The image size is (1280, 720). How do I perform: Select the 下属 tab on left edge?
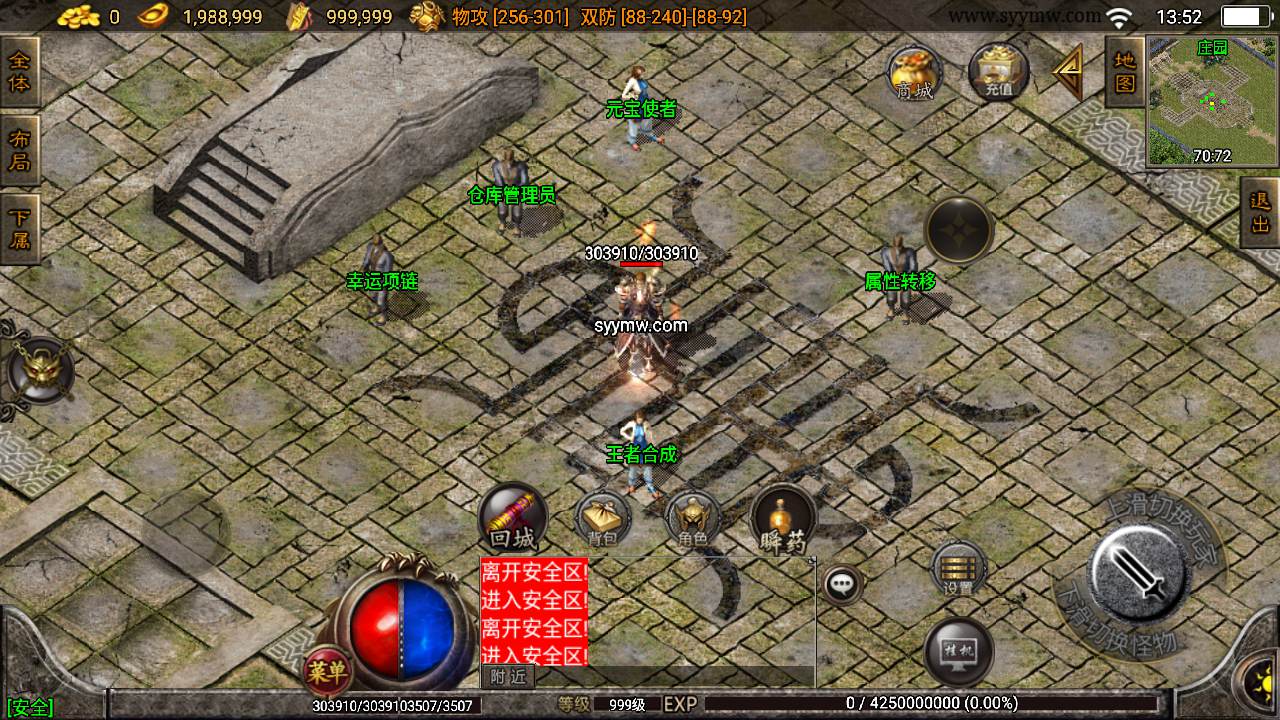tap(19, 228)
